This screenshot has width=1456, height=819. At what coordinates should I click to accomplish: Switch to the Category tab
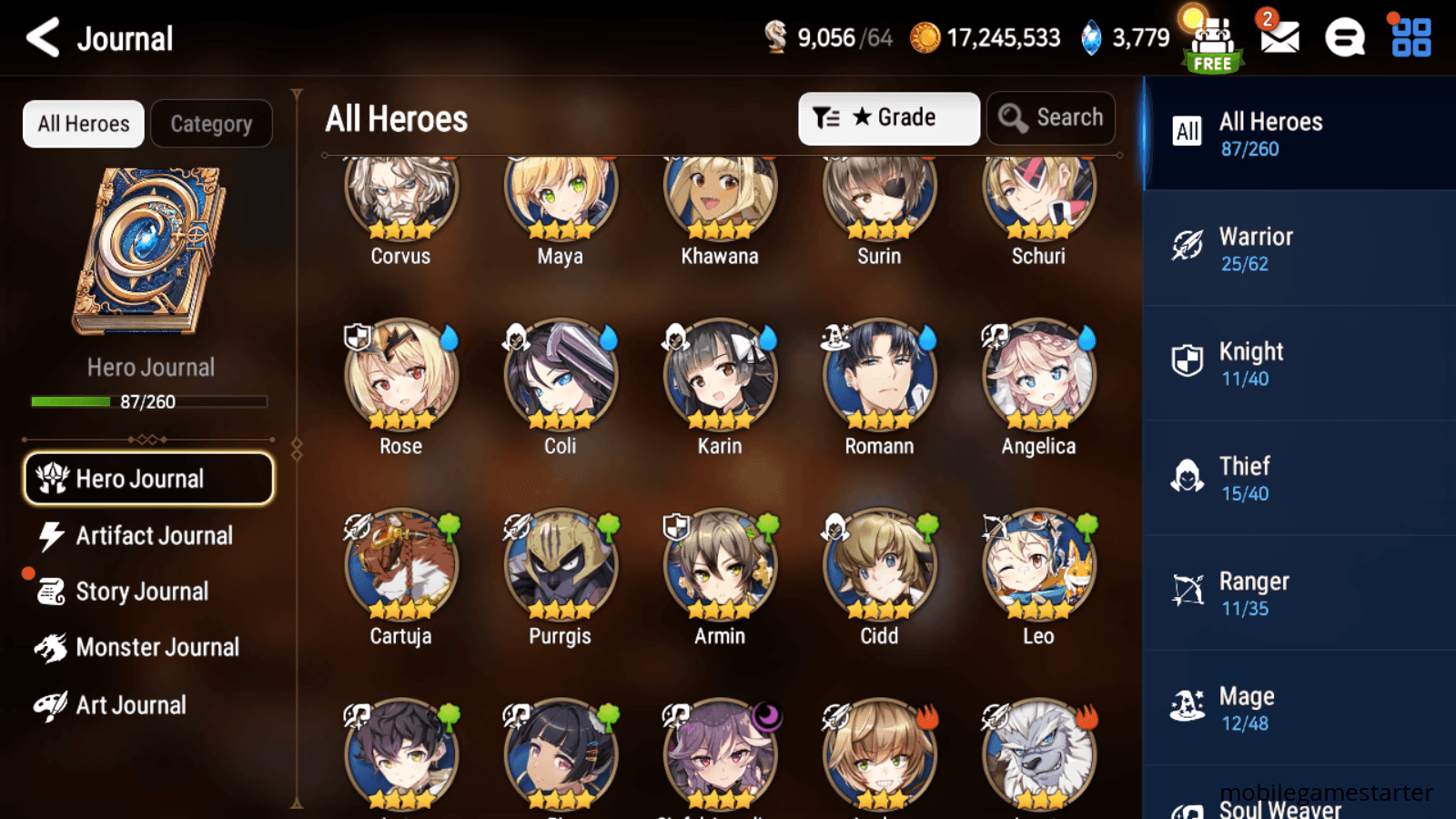click(211, 124)
